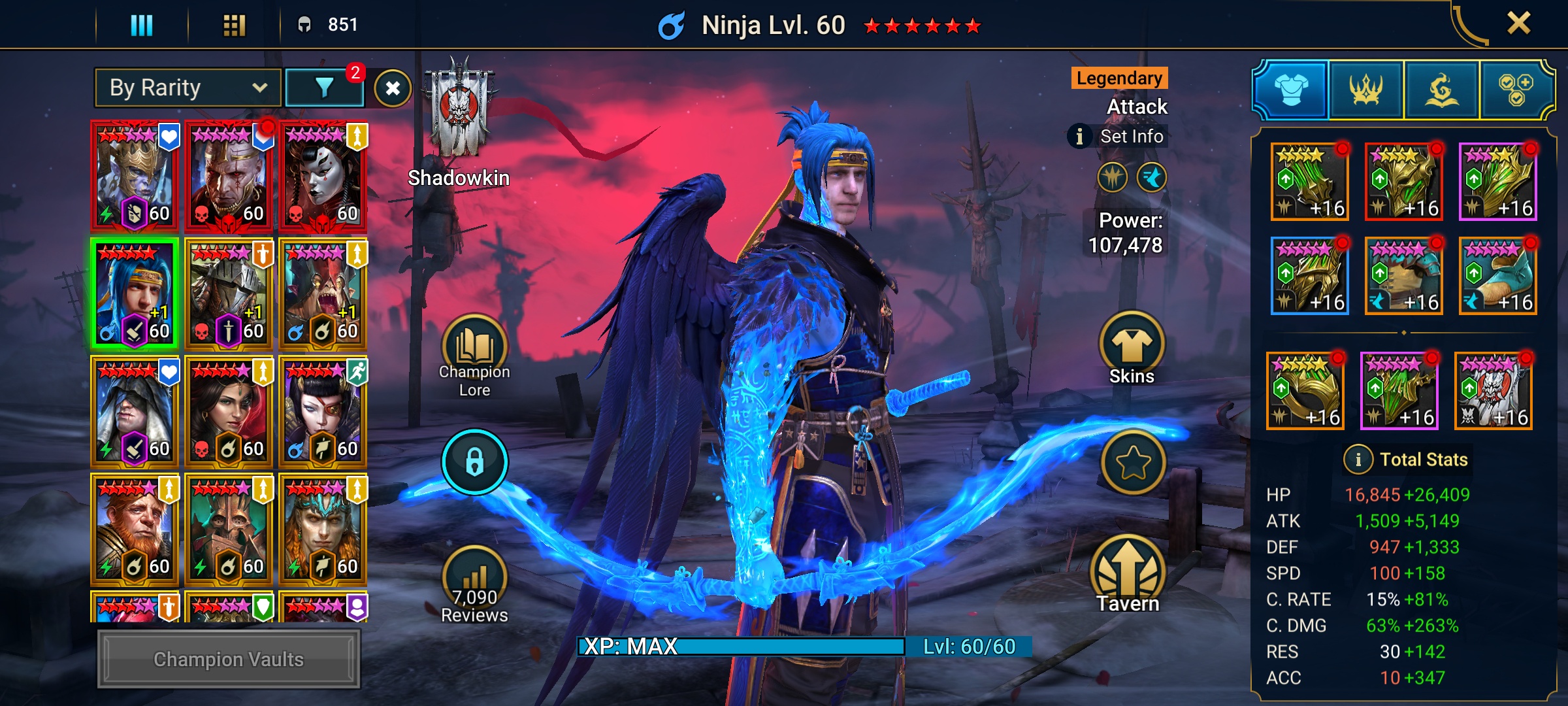This screenshot has width=1568, height=706.
Task: Close the champion screen with the X
Action: 1518,24
